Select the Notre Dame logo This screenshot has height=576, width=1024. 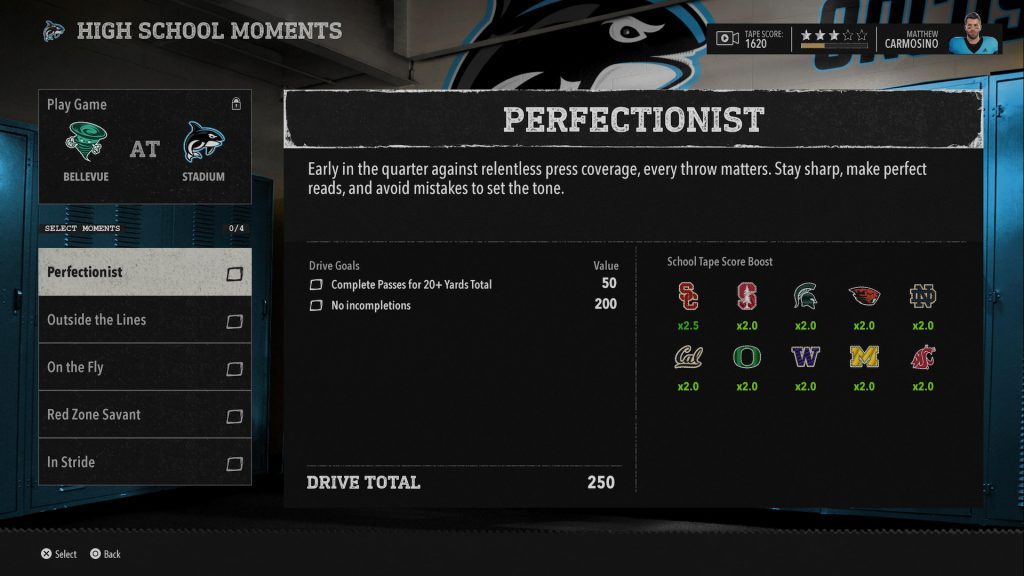click(922, 296)
